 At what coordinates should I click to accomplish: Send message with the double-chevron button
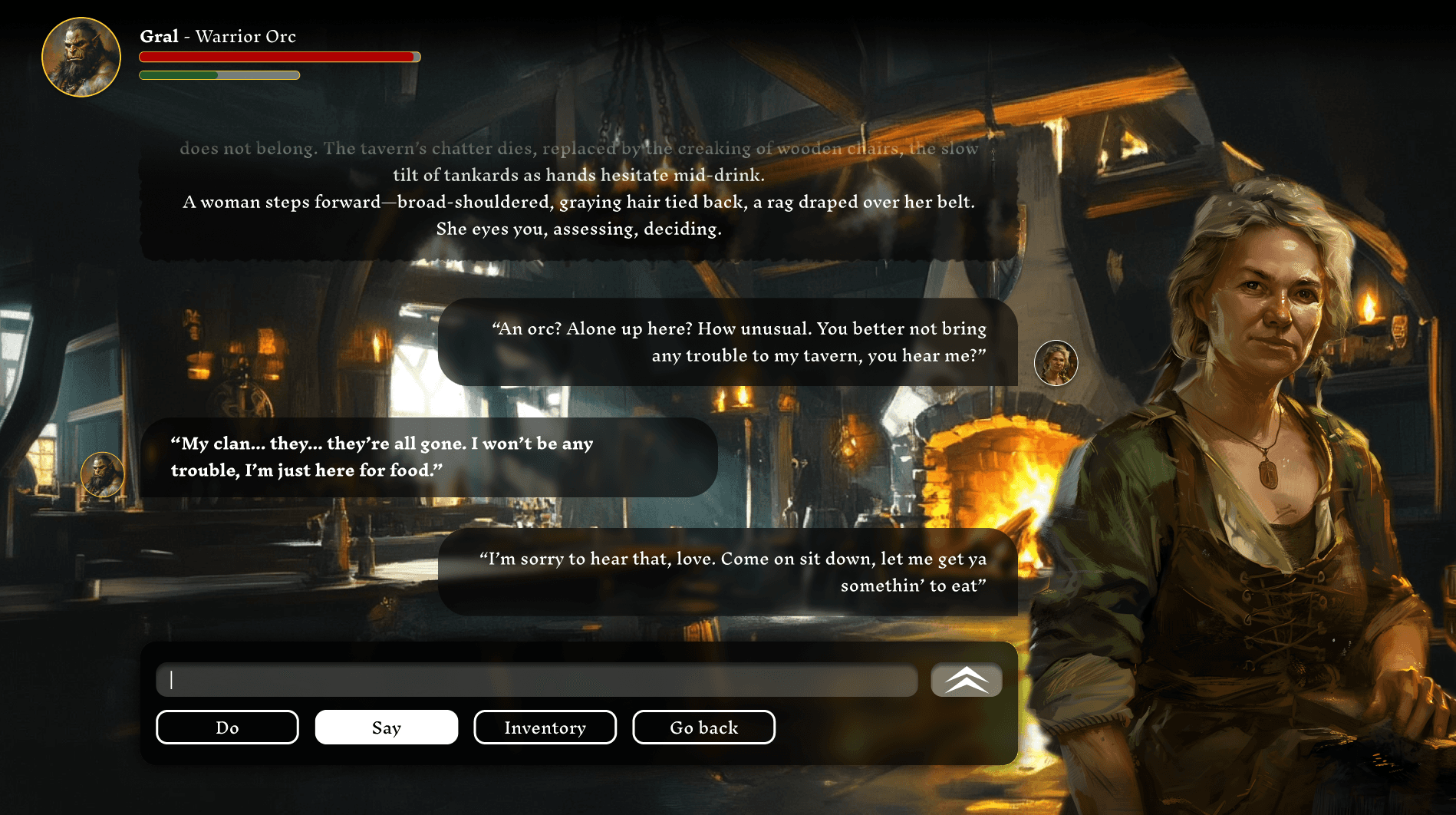(x=966, y=680)
